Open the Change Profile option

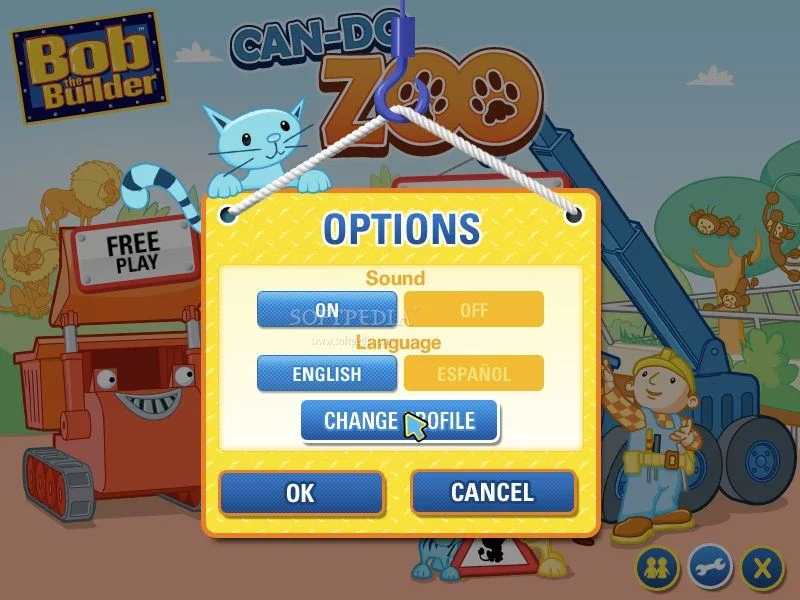click(399, 420)
